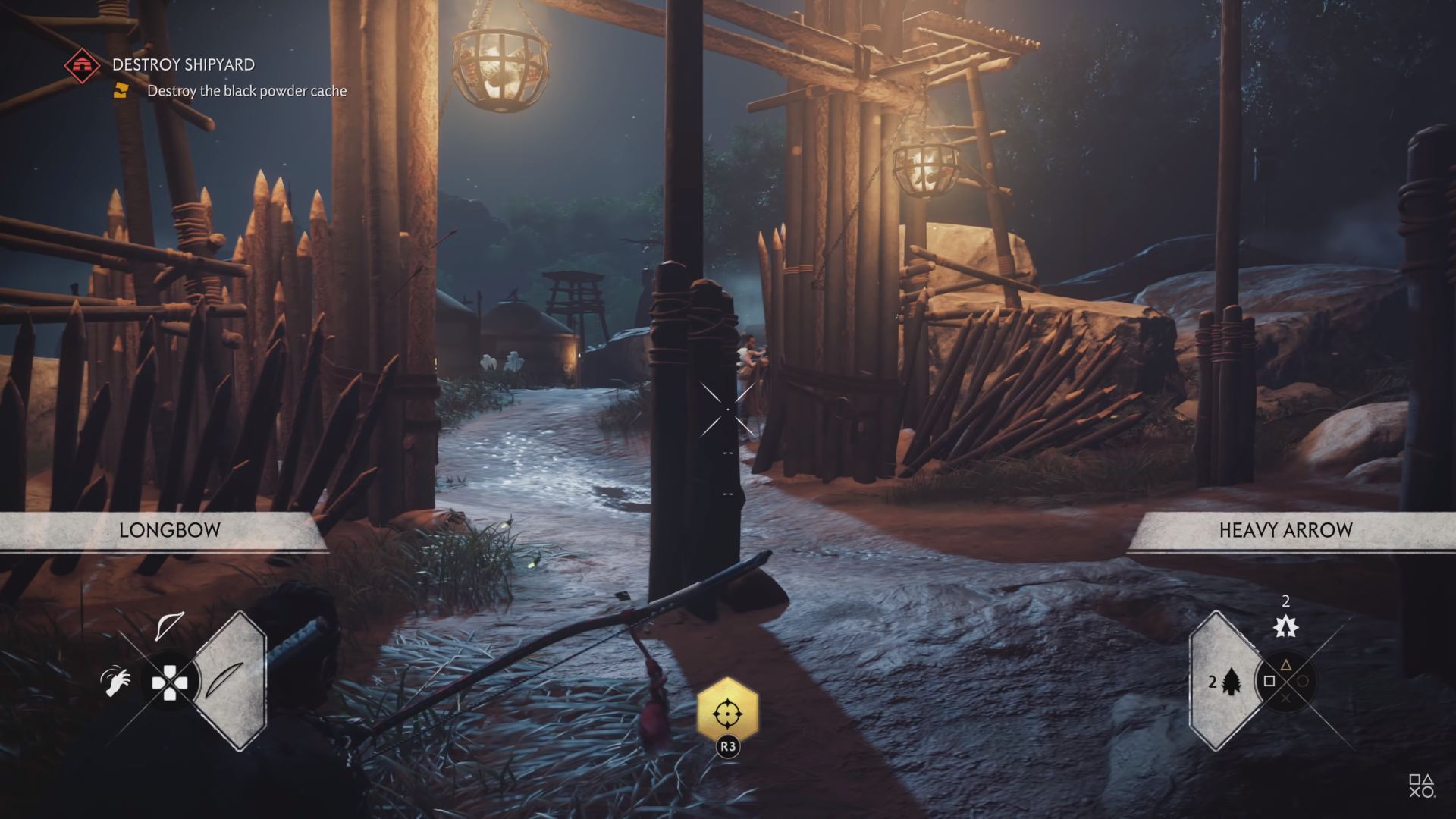Click the circle face button icon
Screen dimensions: 1456x819
pyautogui.click(x=1304, y=681)
